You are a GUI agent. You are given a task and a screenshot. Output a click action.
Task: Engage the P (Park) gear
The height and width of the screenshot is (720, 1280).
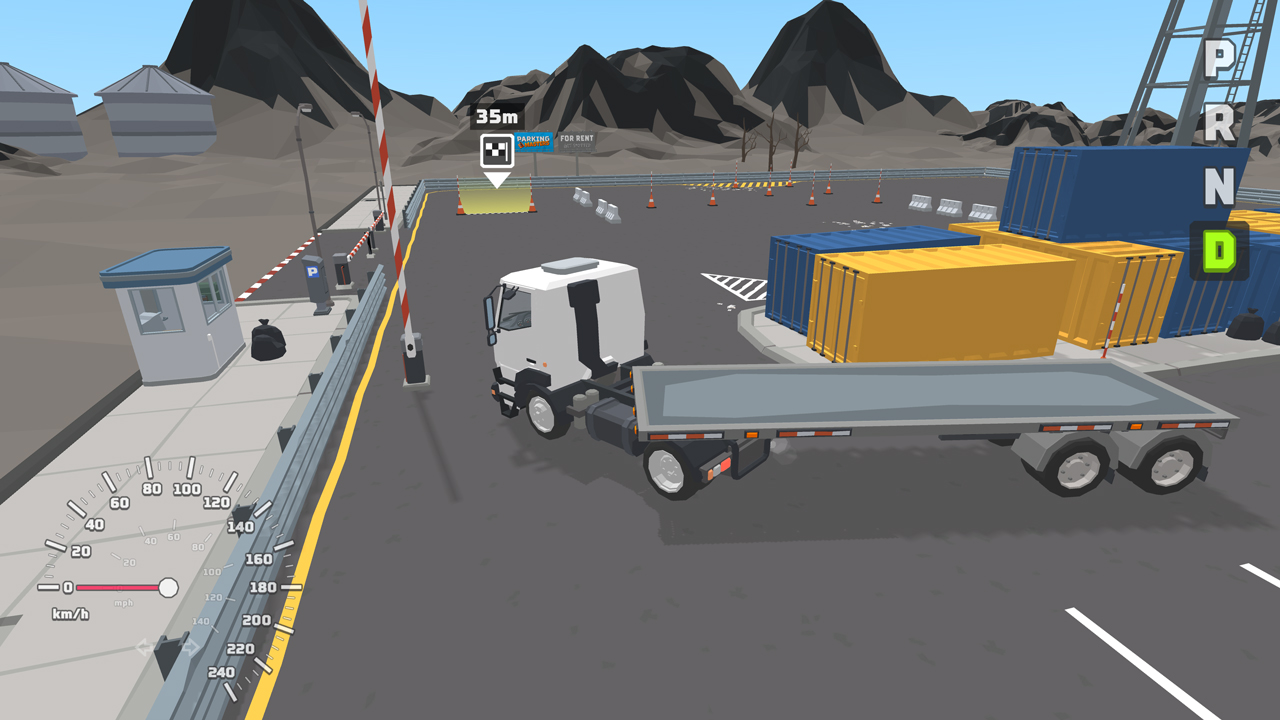point(1219,58)
